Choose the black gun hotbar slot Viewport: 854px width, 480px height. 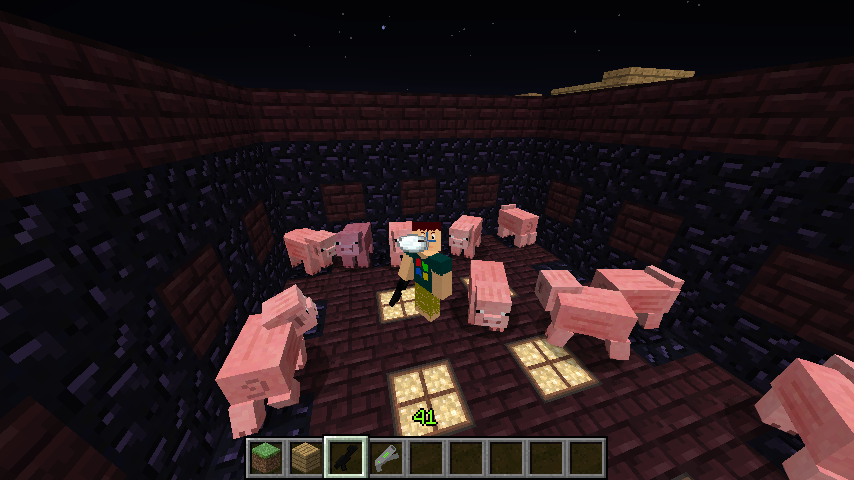[347, 458]
